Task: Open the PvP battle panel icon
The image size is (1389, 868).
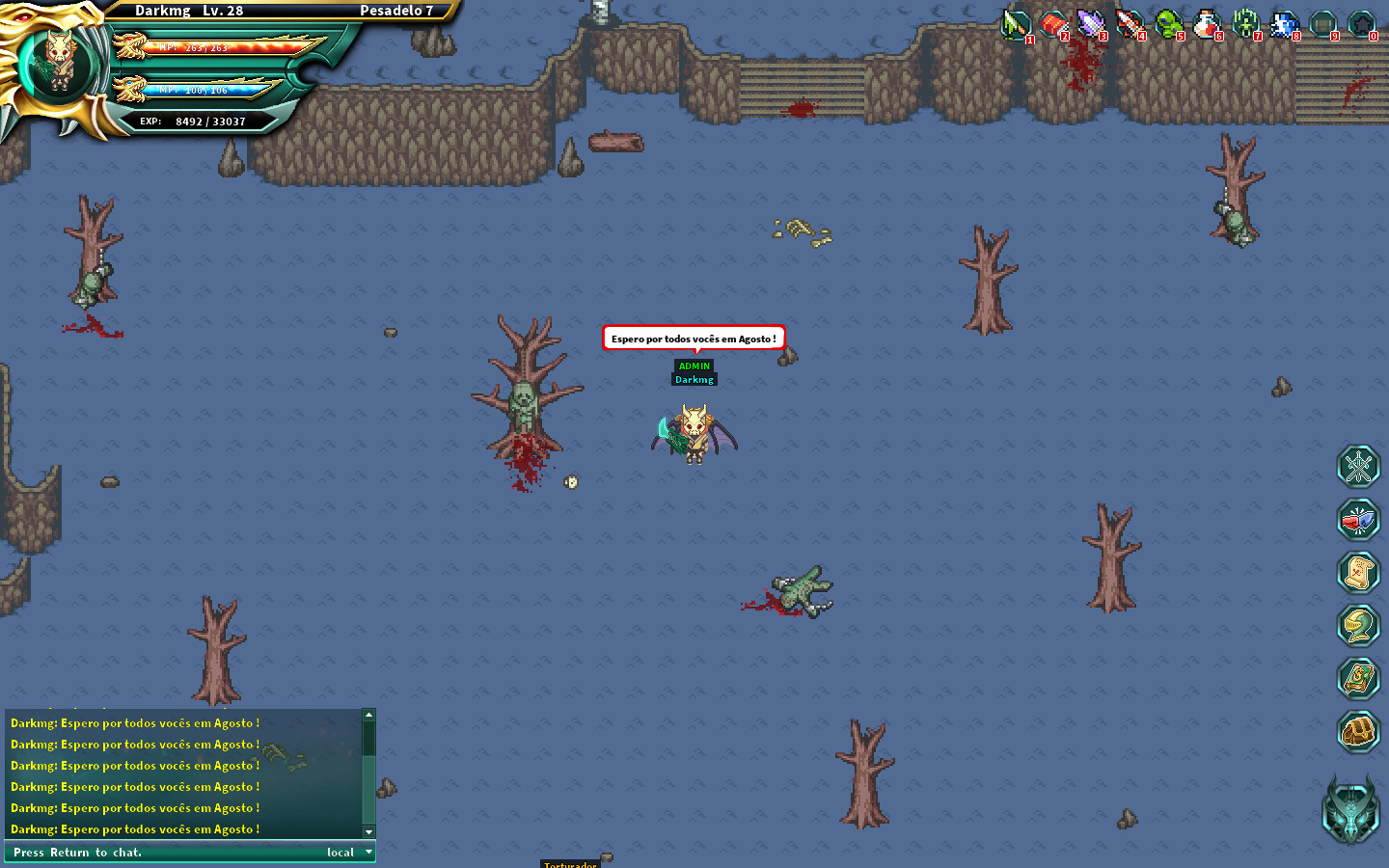Action: point(1359,519)
